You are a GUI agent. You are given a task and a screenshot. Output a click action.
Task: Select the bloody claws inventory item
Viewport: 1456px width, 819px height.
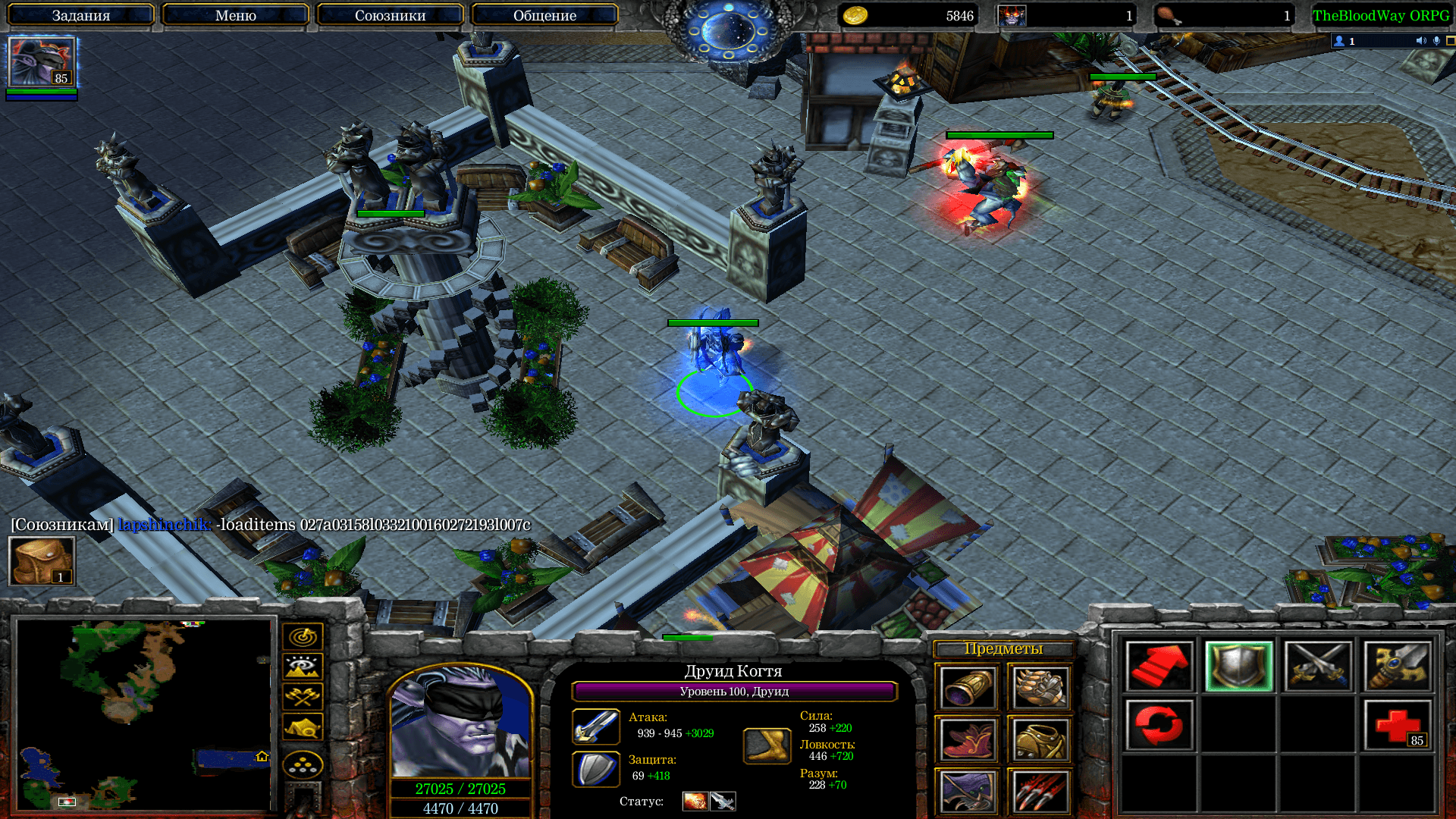(1040, 792)
